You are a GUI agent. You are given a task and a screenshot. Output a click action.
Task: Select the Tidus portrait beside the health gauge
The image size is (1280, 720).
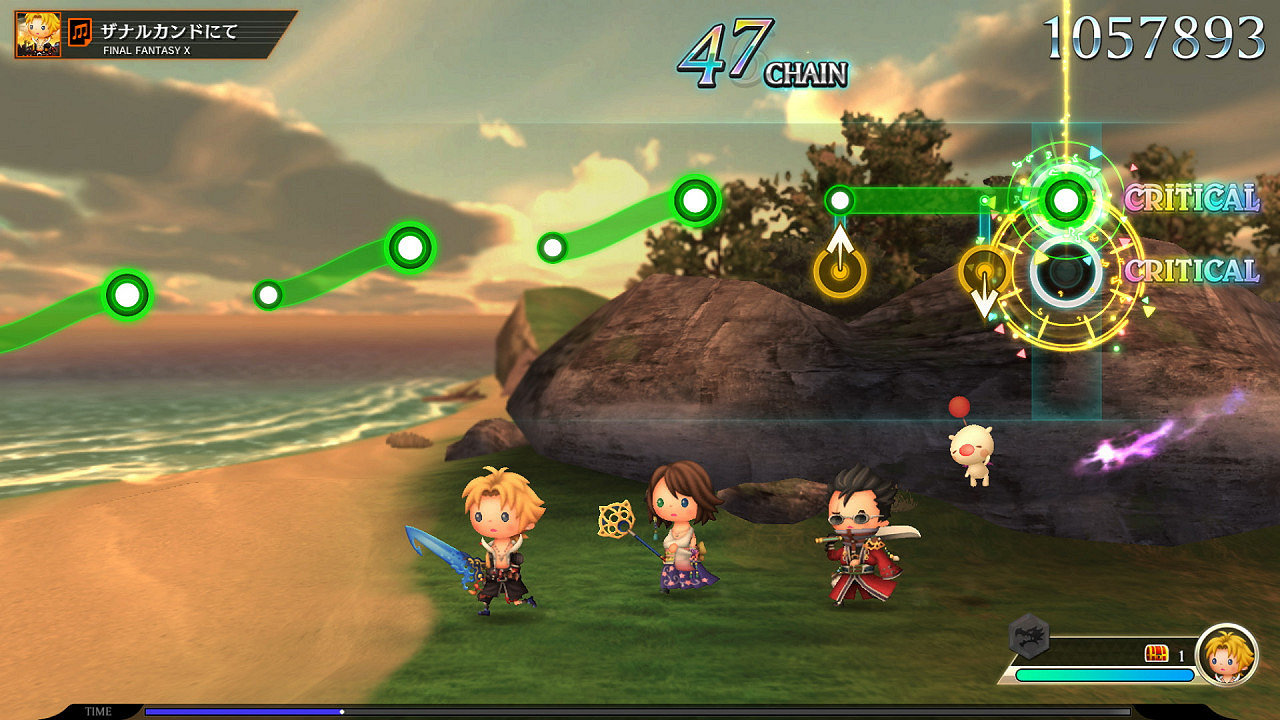tap(1226, 655)
